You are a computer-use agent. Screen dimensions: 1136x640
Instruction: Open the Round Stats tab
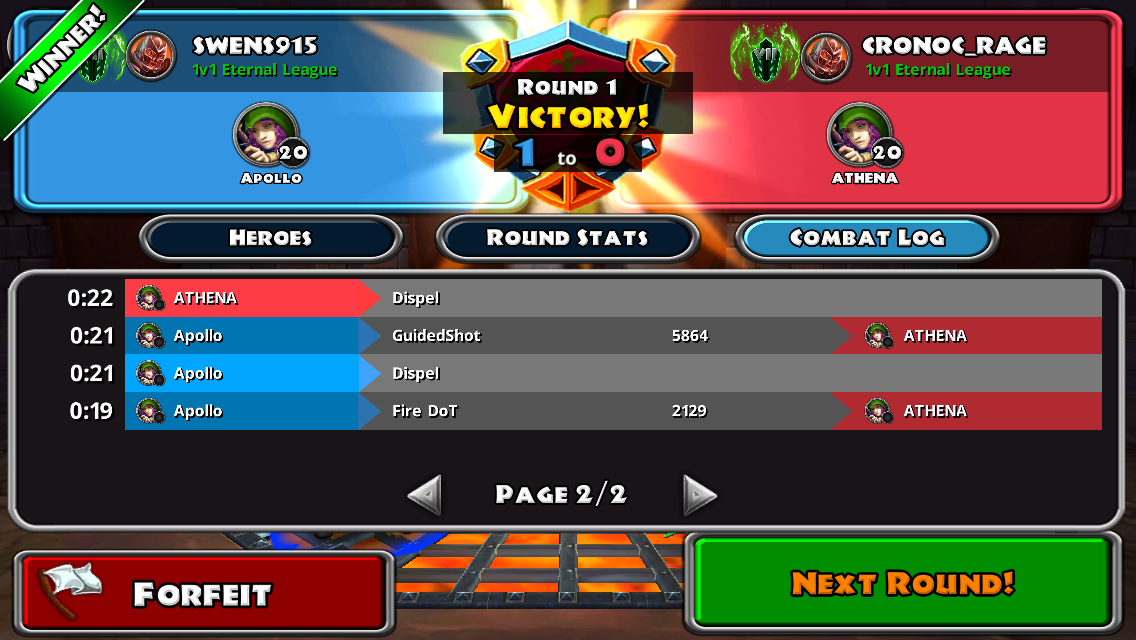tap(567, 238)
